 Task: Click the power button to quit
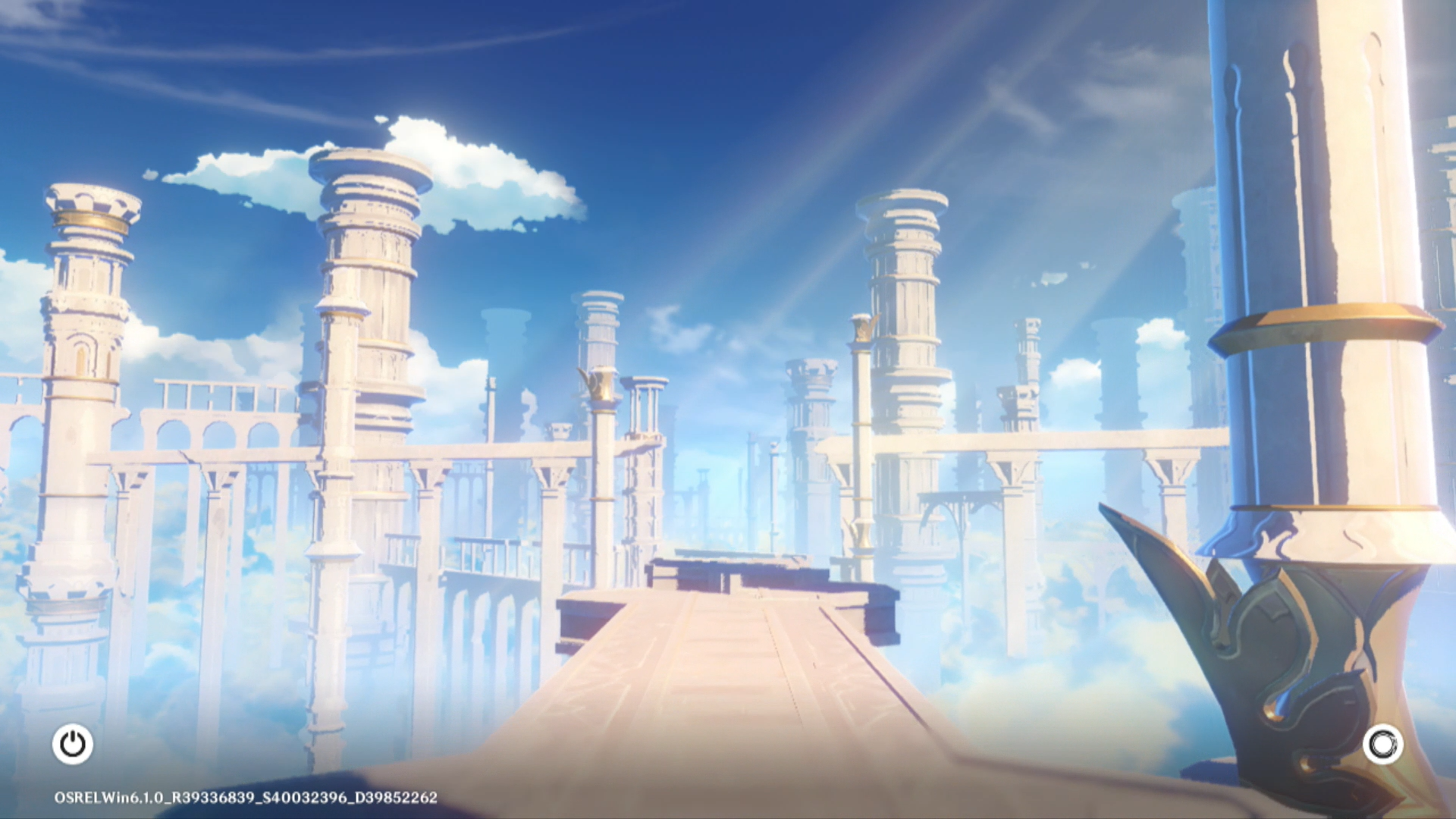(73, 744)
